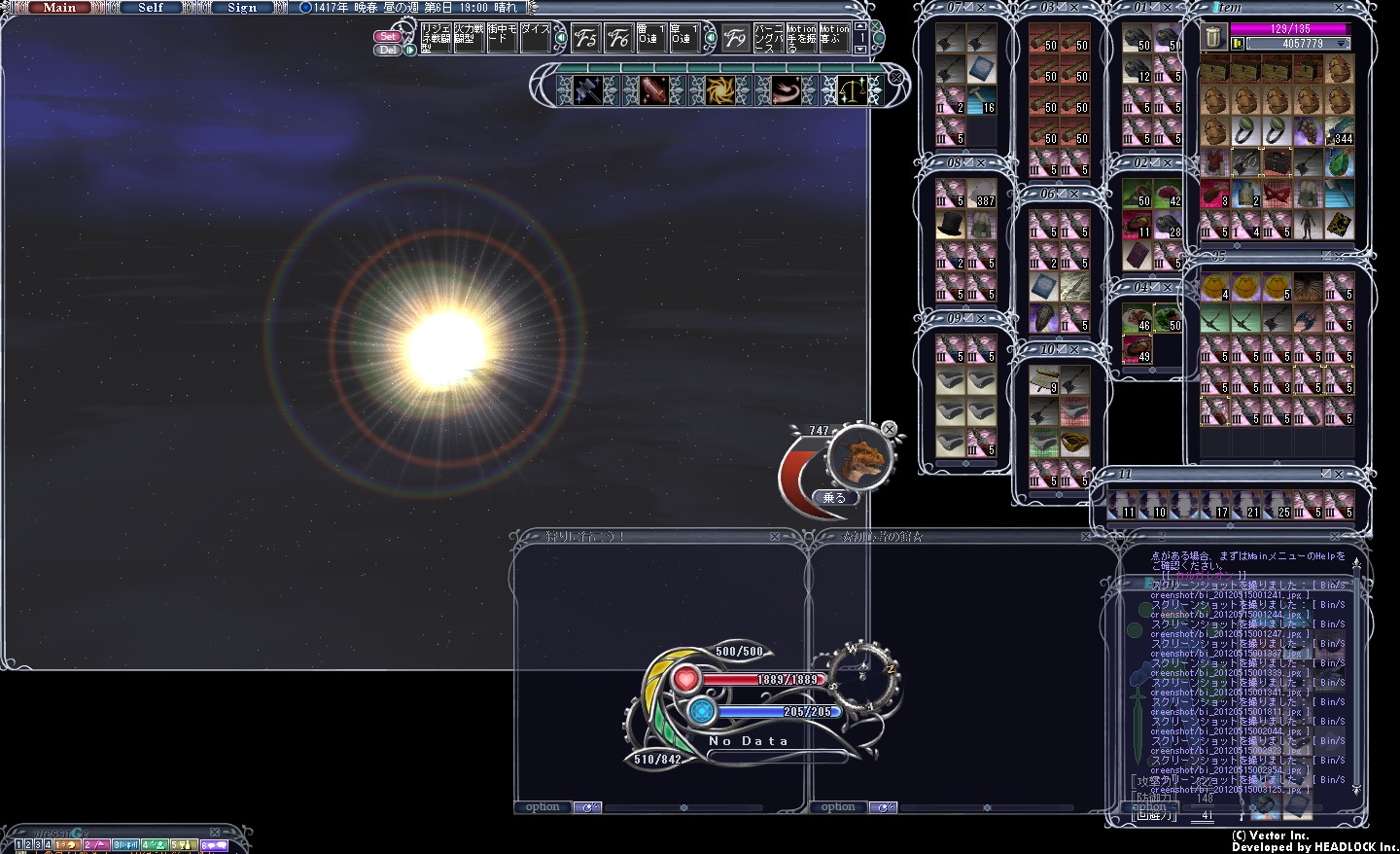Click the trash can in Item window

click(x=1213, y=38)
